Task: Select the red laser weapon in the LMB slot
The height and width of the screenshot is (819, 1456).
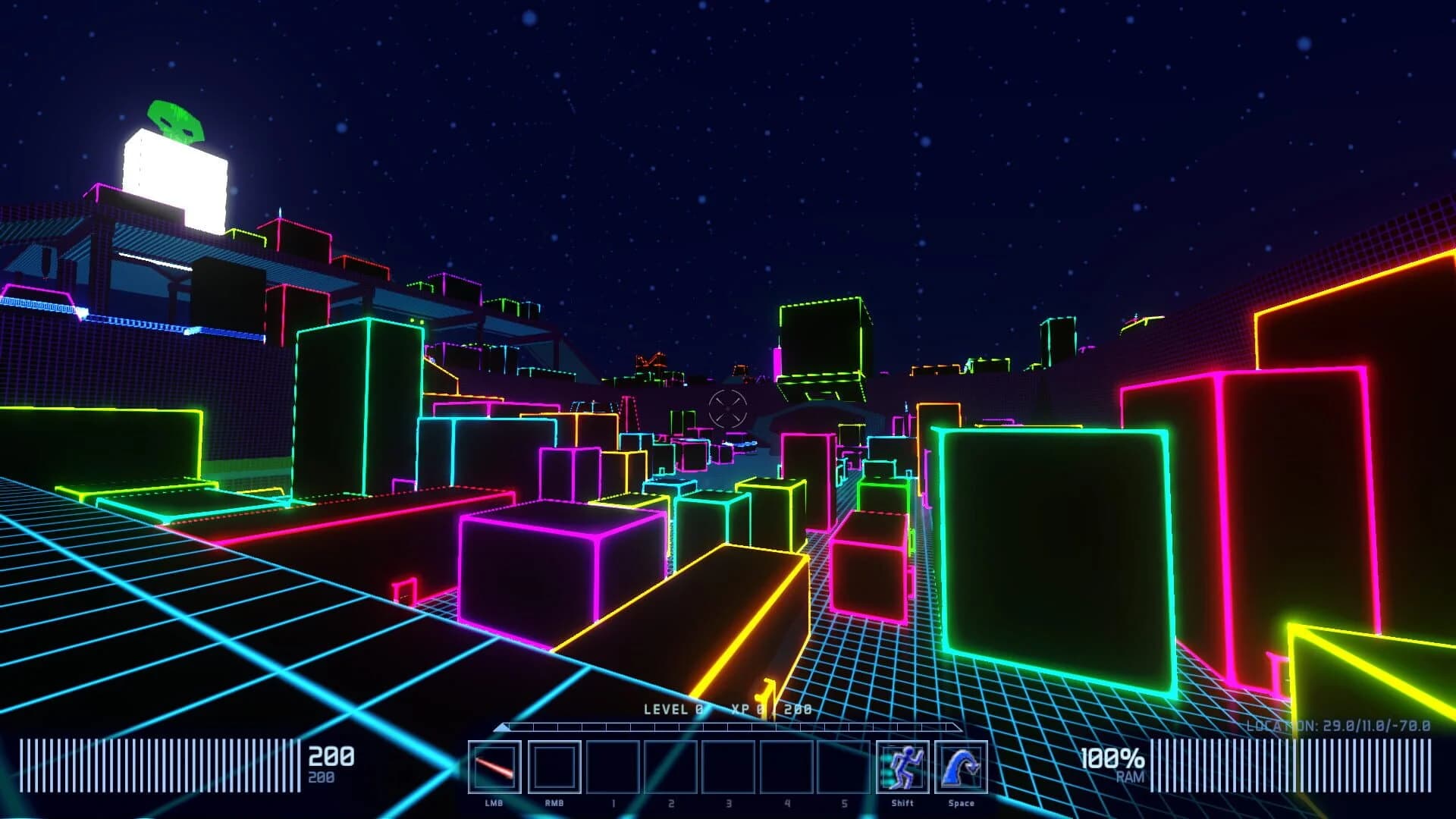Action: 494,770
